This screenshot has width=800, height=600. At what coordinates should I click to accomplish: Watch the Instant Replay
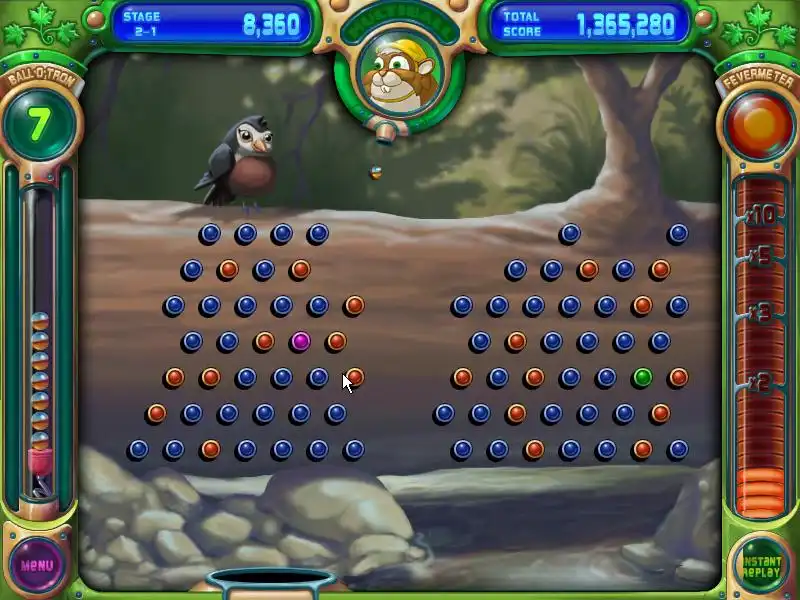pyautogui.click(x=760, y=564)
